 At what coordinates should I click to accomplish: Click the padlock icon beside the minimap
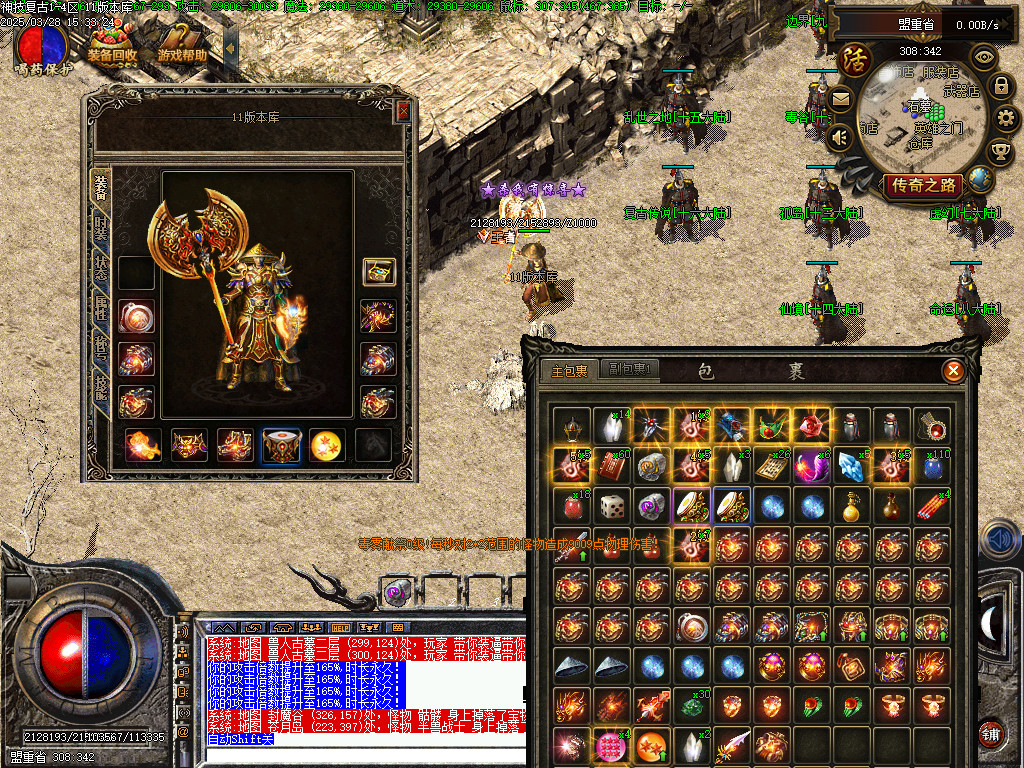pyautogui.click(x=1001, y=86)
